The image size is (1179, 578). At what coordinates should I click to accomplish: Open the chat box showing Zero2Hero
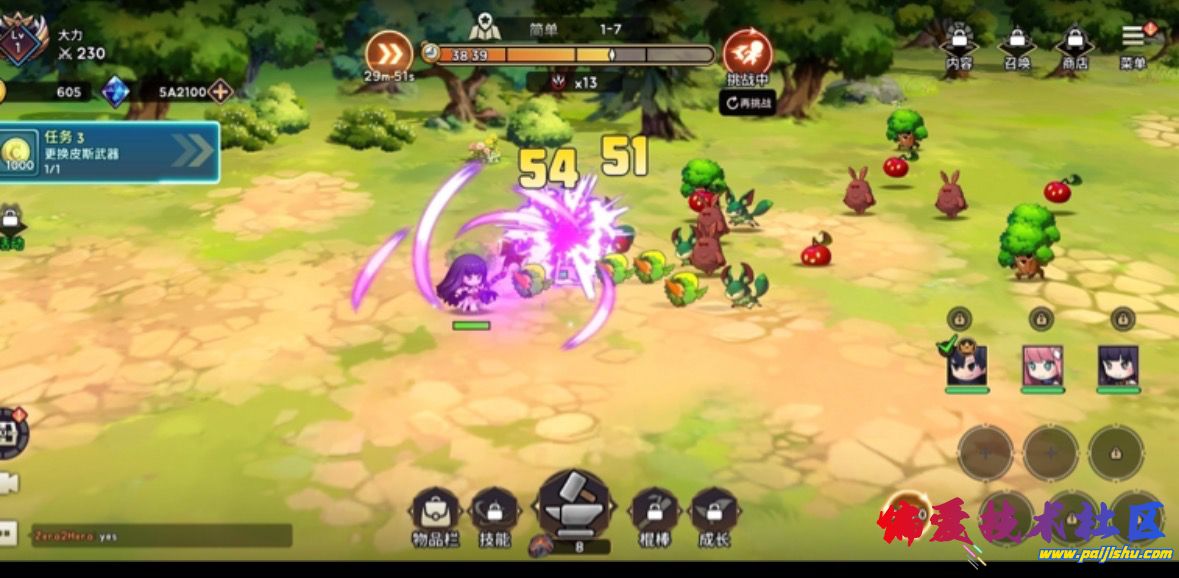point(160,536)
